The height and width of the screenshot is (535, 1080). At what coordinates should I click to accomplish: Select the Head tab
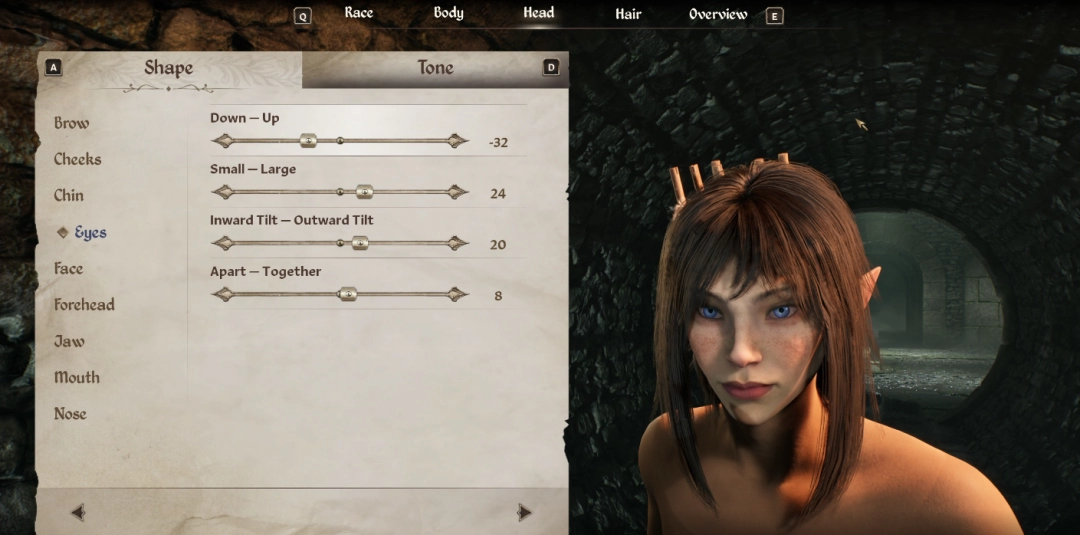click(538, 13)
